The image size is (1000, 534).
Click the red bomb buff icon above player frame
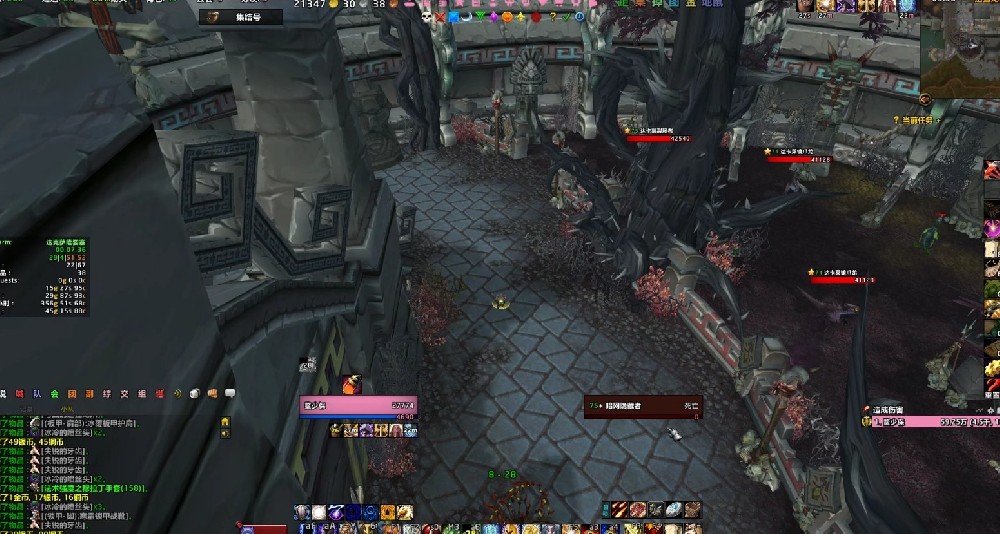pyautogui.click(x=351, y=384)
